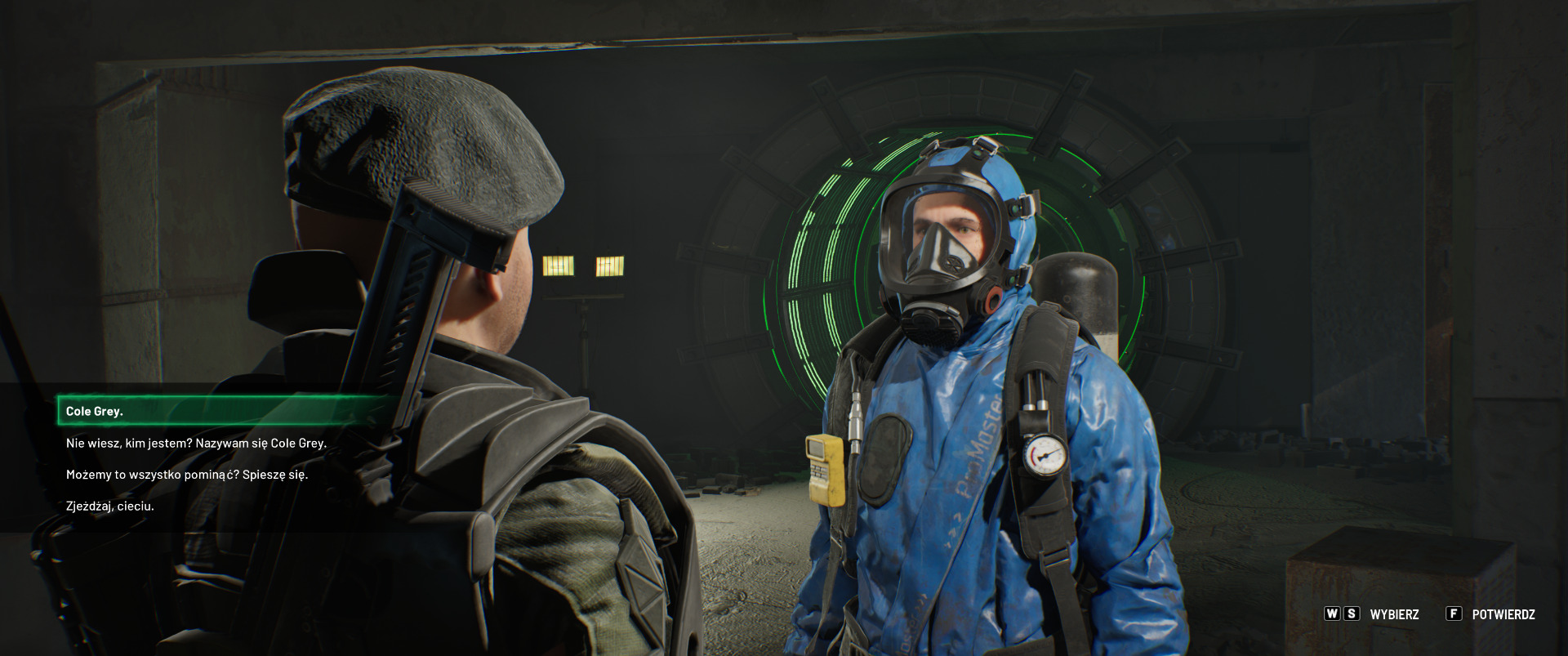Choose the highlighted reply "Cole Grey."
Image resolution: width=1568 pixels, height=656 pixels.
point(95,411)
